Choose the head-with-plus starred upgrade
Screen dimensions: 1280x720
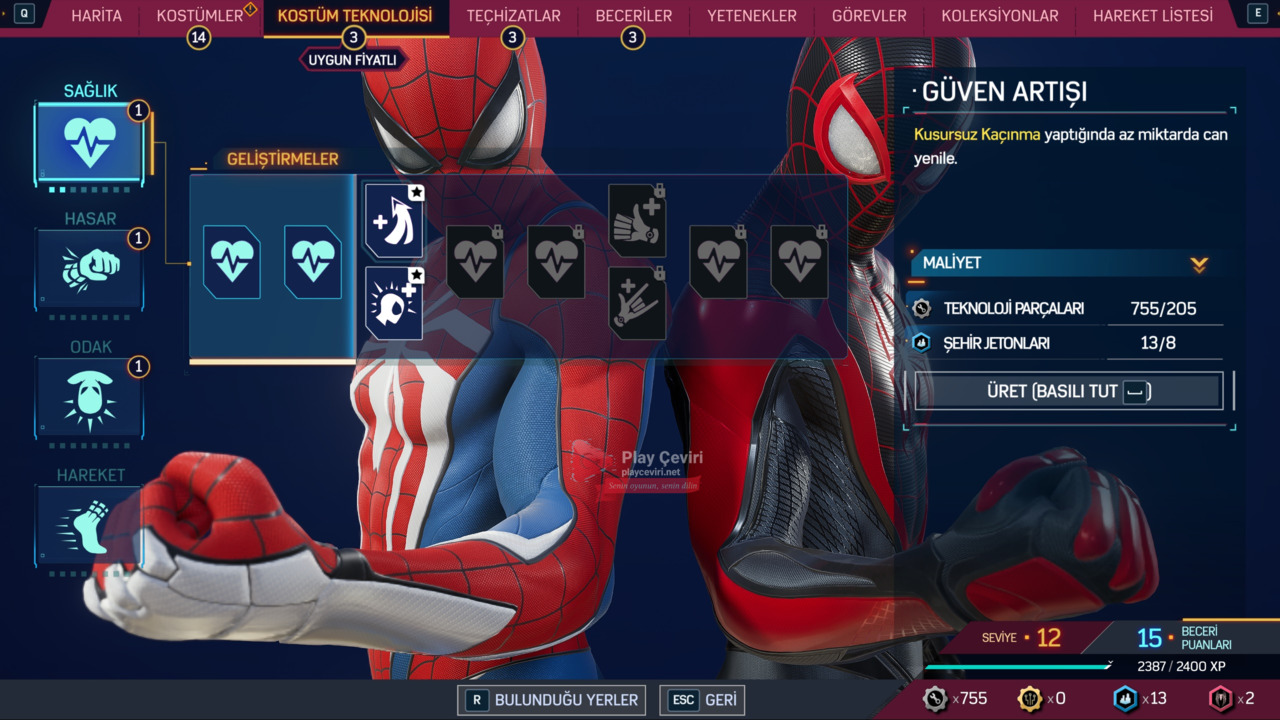click(x=393, y=302)
